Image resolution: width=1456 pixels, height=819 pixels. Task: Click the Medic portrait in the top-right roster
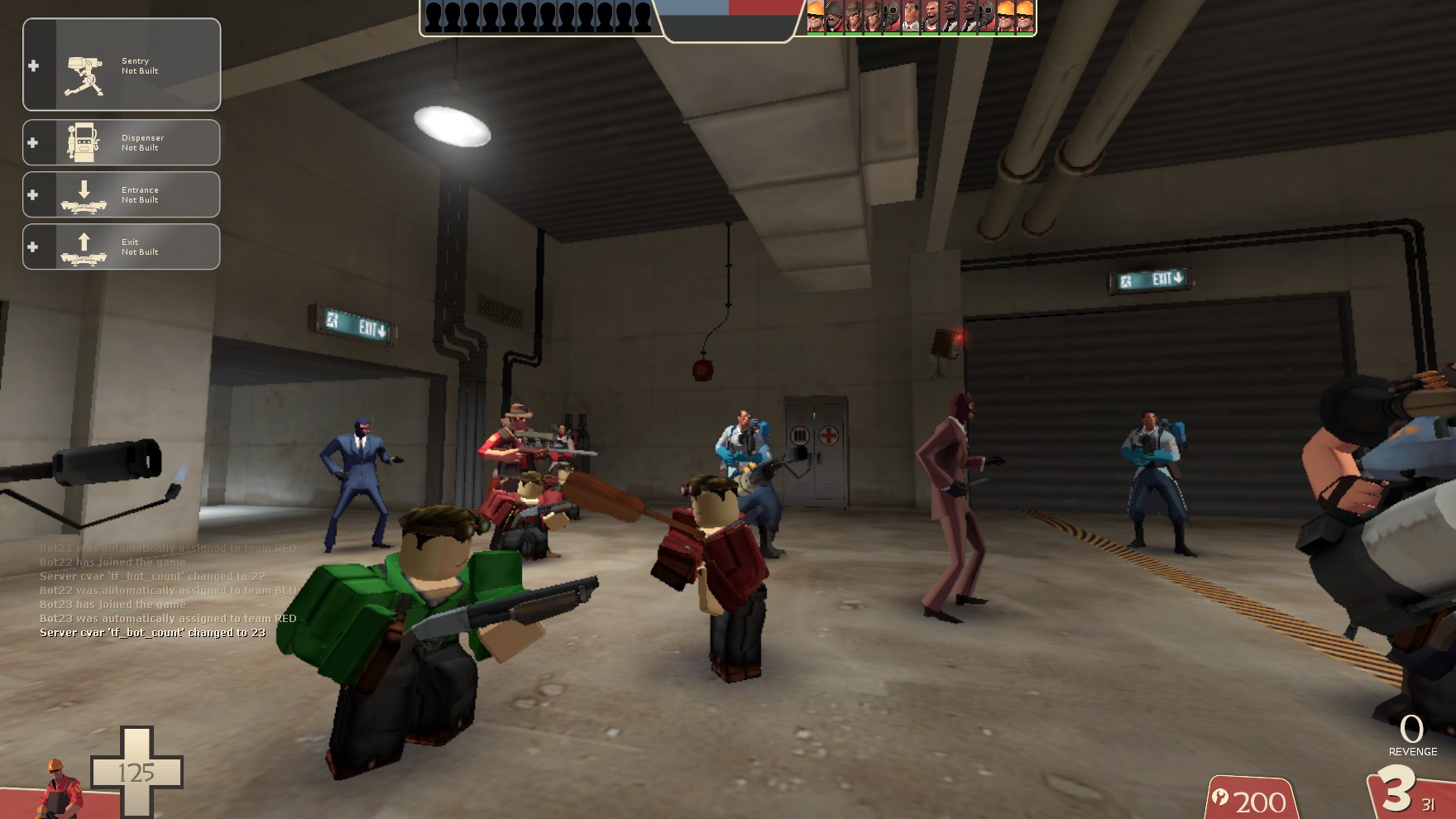(910, 17)
